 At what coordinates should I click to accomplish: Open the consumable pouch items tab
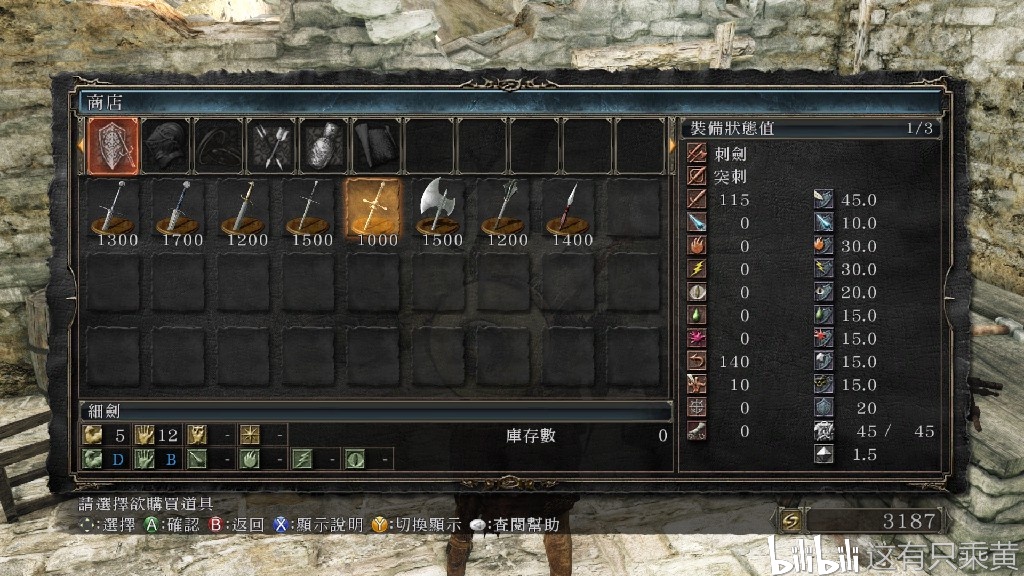pos(322,147)
